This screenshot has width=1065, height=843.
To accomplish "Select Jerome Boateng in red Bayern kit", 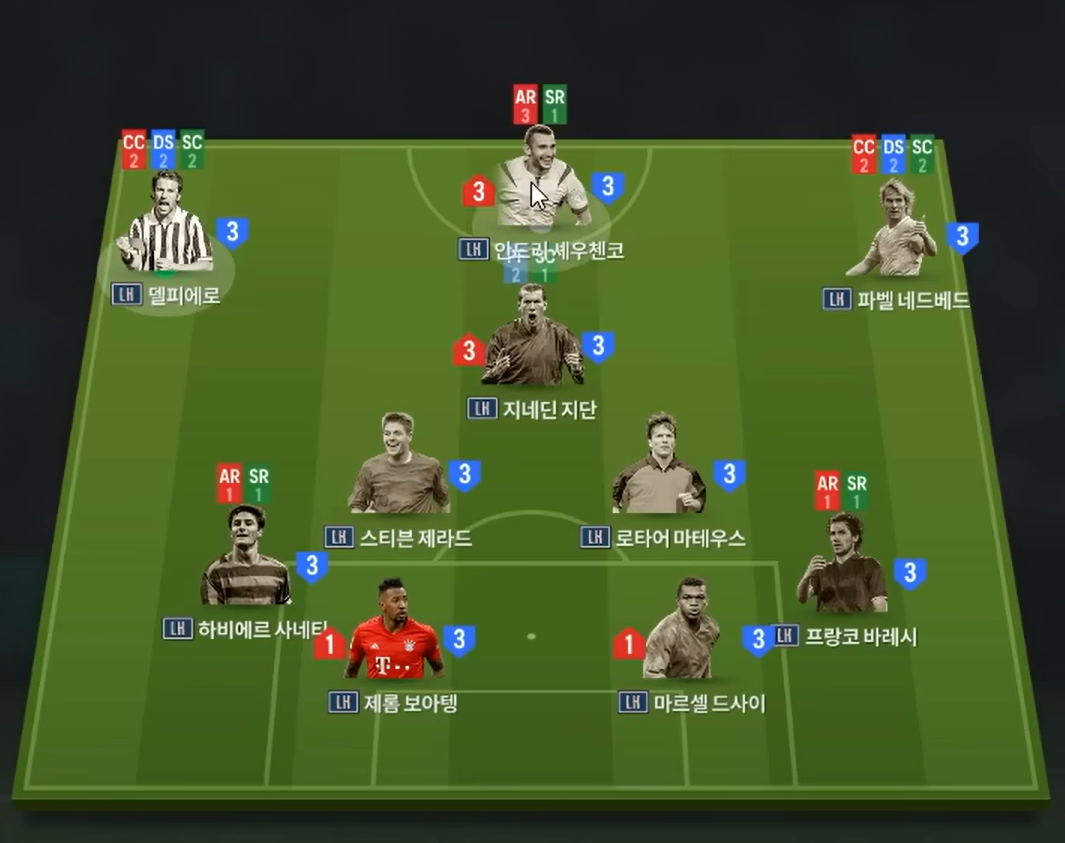I will 395,634.
